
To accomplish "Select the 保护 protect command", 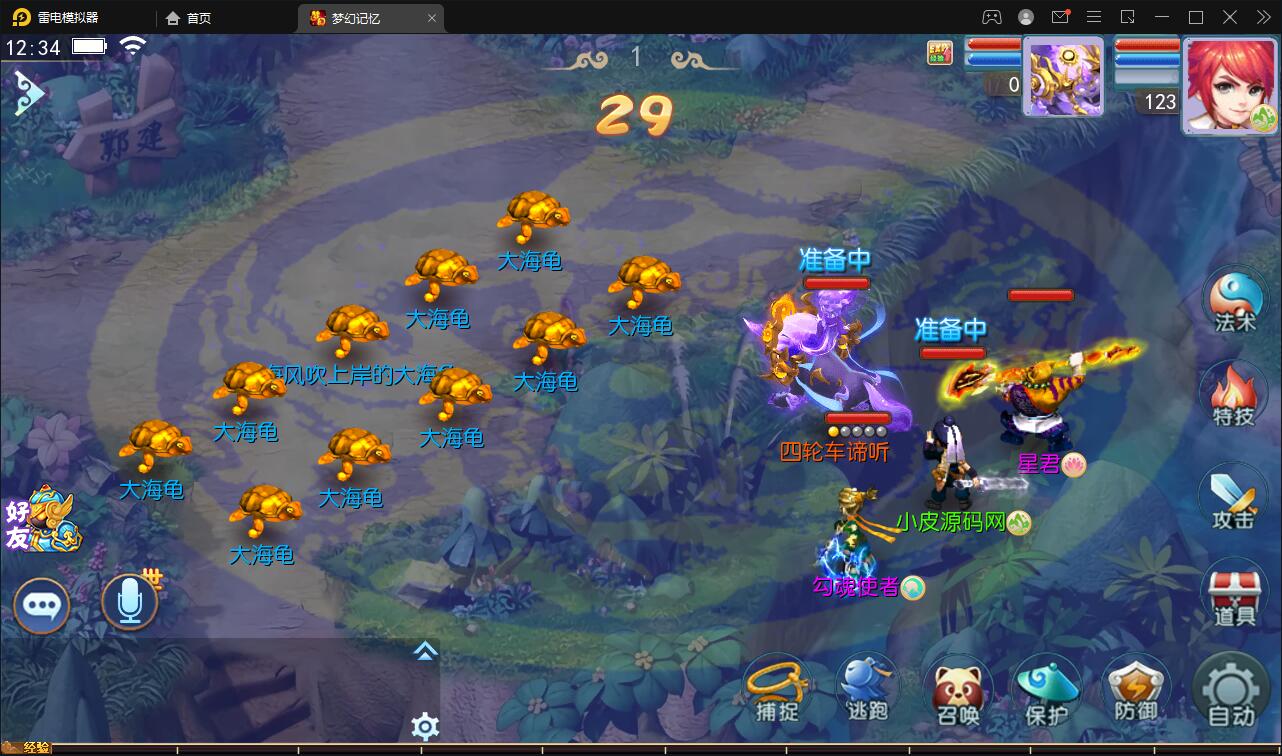I will 1046,691.
